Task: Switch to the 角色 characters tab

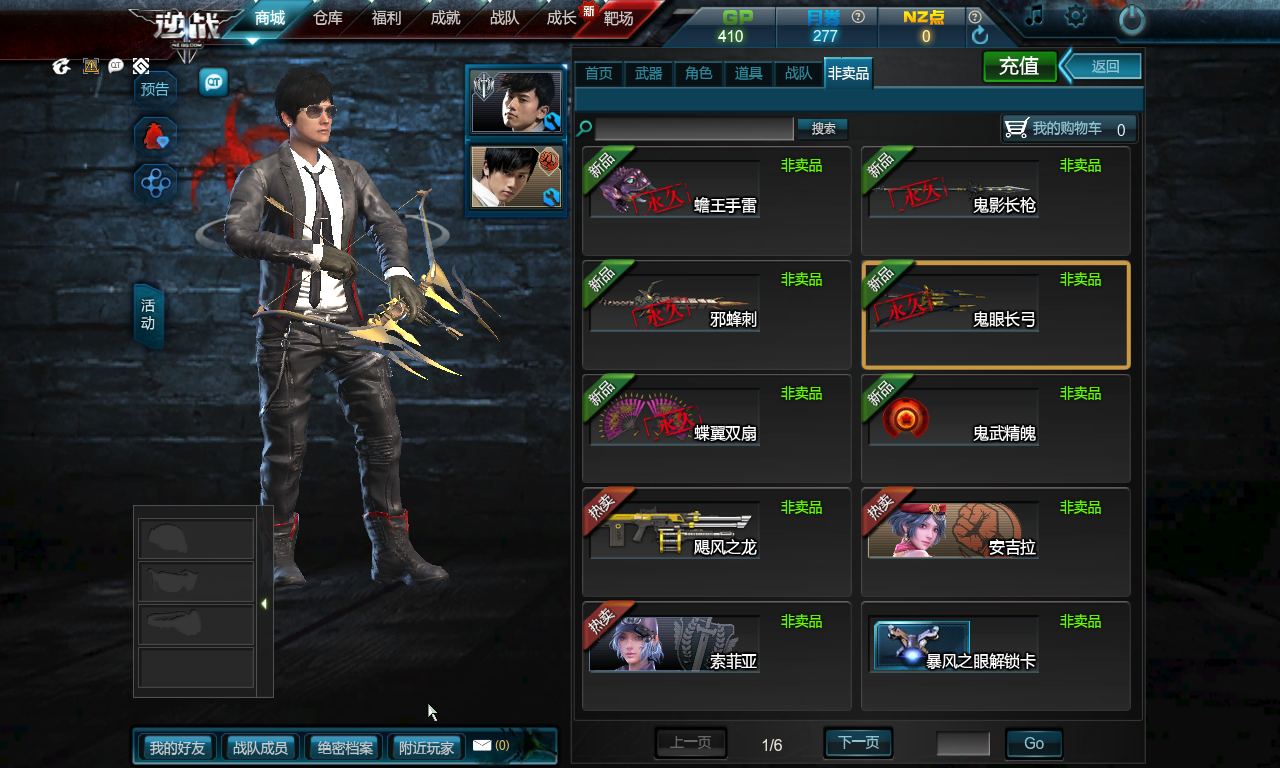Action: click(x=699, y=73)
